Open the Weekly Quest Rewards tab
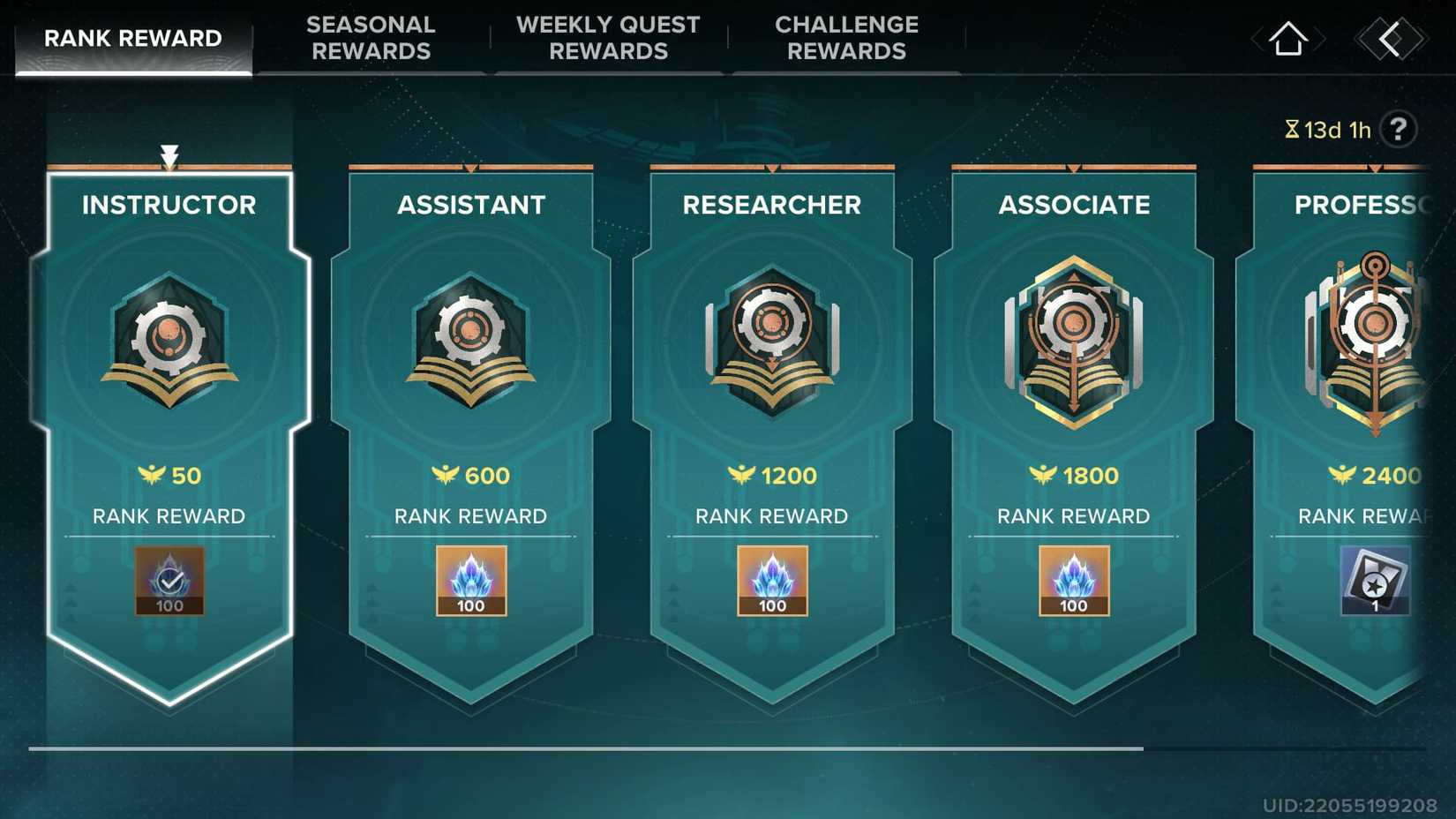Viewport: 1456px width, 819px height. [x=607, y=38]
